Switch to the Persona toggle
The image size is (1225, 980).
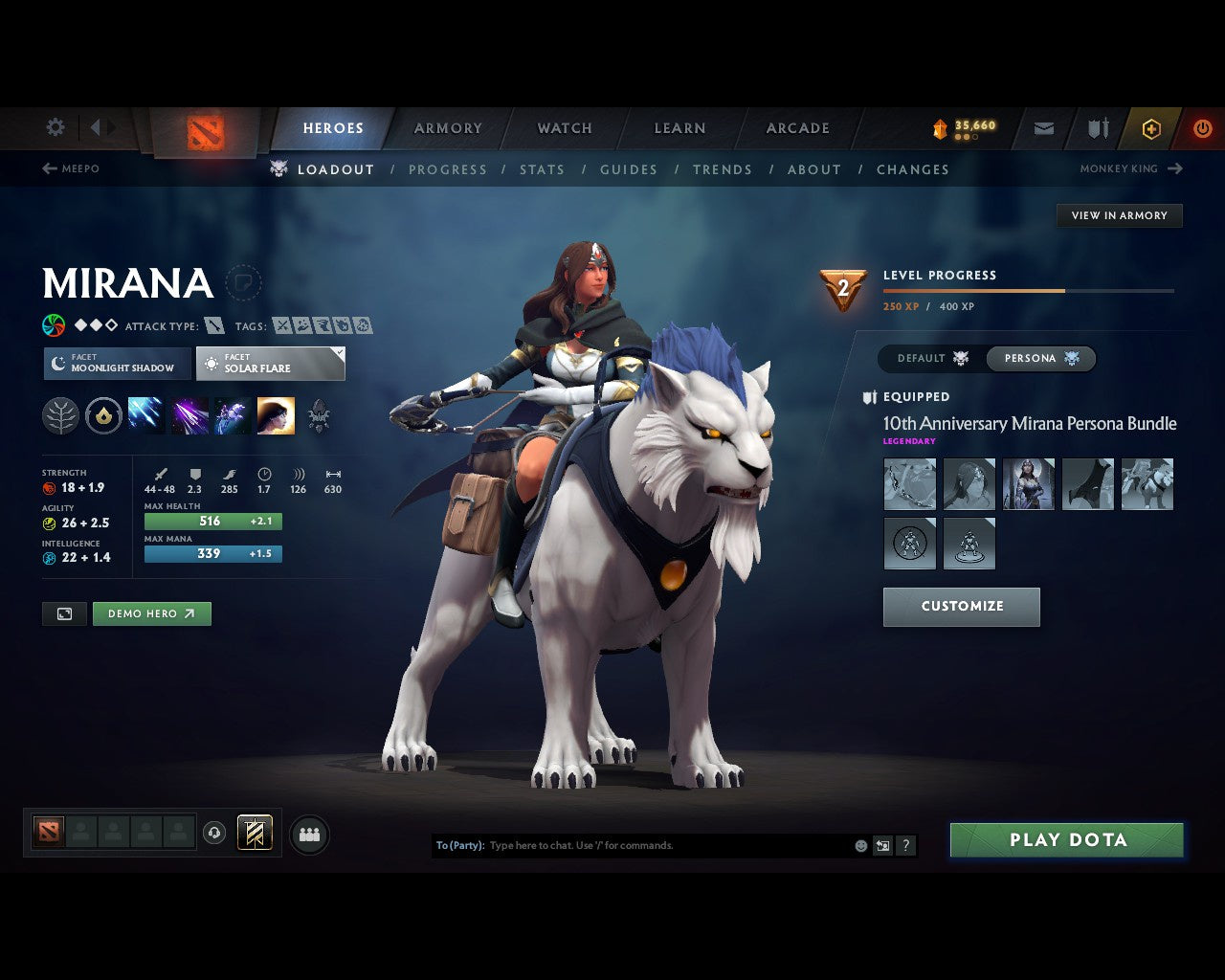coord(1041,358)
